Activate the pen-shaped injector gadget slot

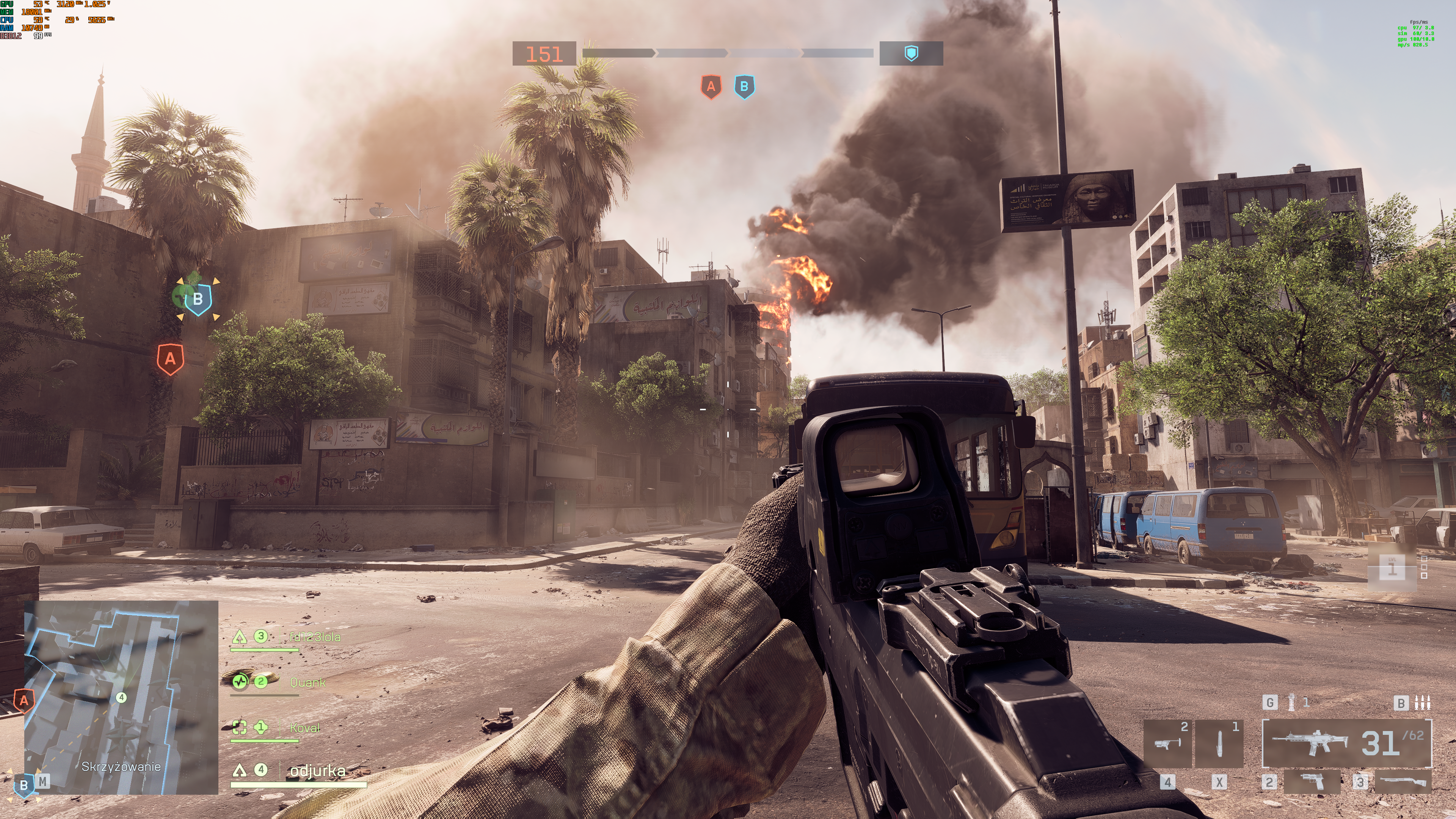coord(1219,743)
